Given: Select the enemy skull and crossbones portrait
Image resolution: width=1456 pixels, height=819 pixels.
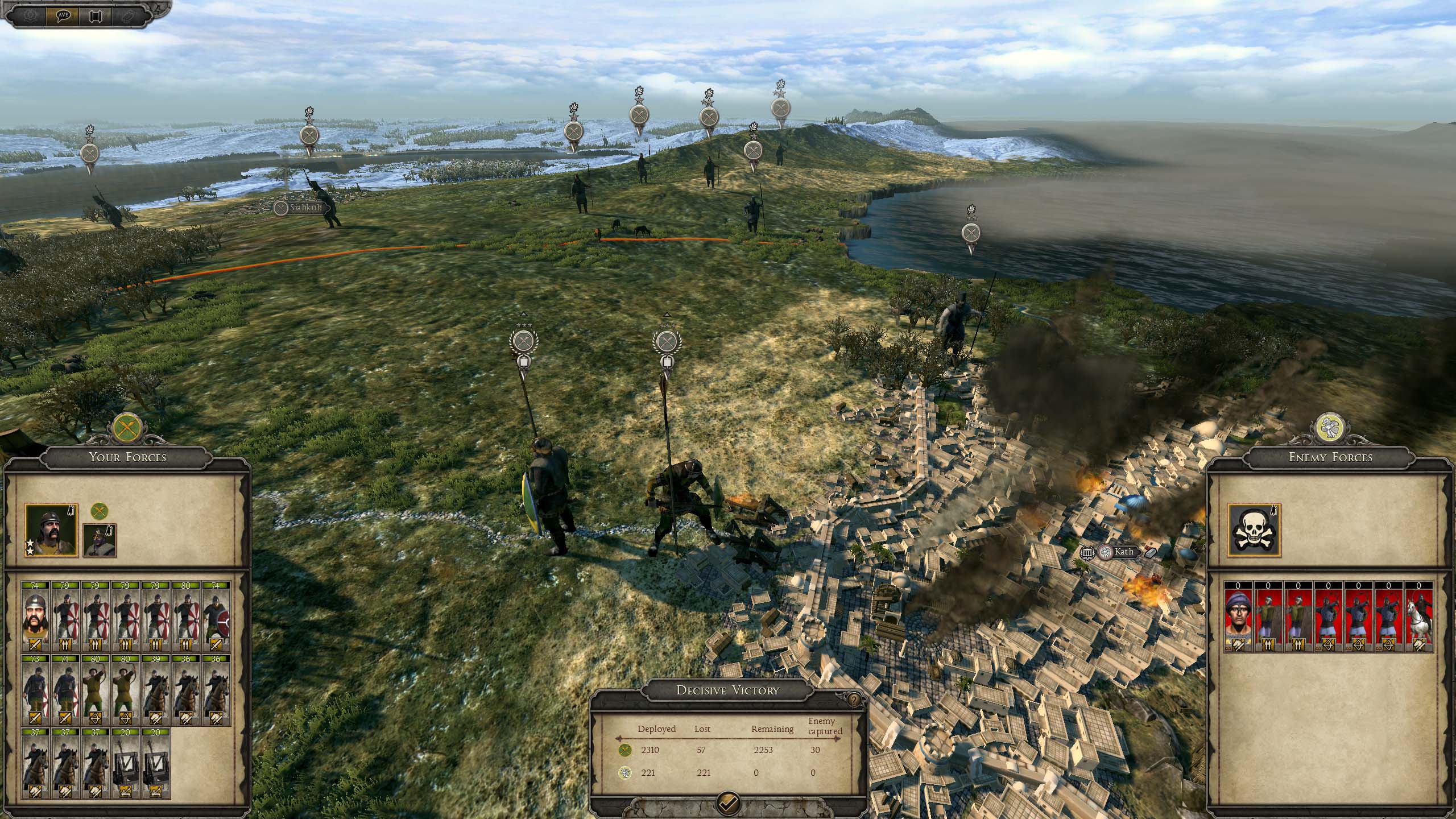Looking at the screenshot, I should (1254, 530).
